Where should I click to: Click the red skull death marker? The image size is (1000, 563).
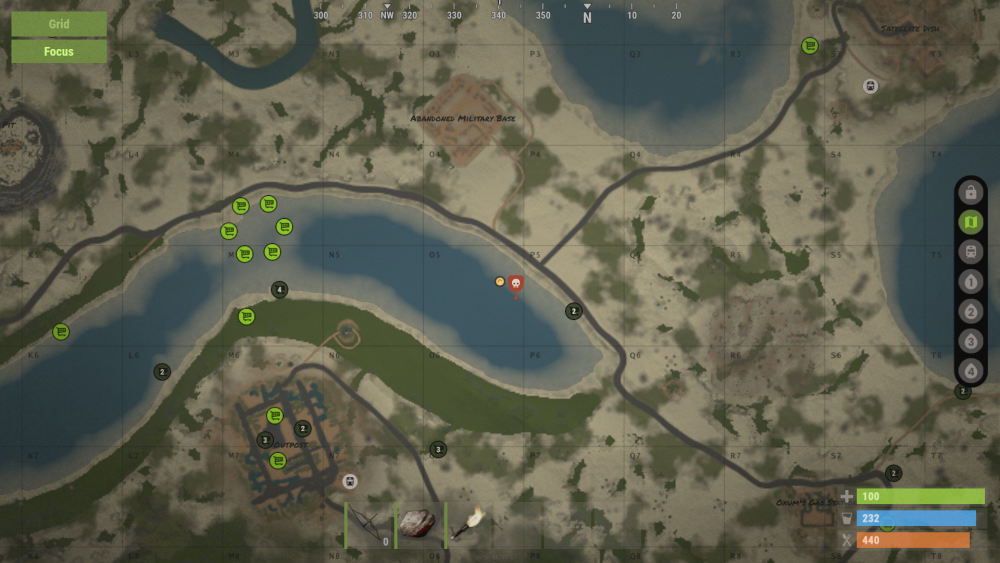(516, 285)
